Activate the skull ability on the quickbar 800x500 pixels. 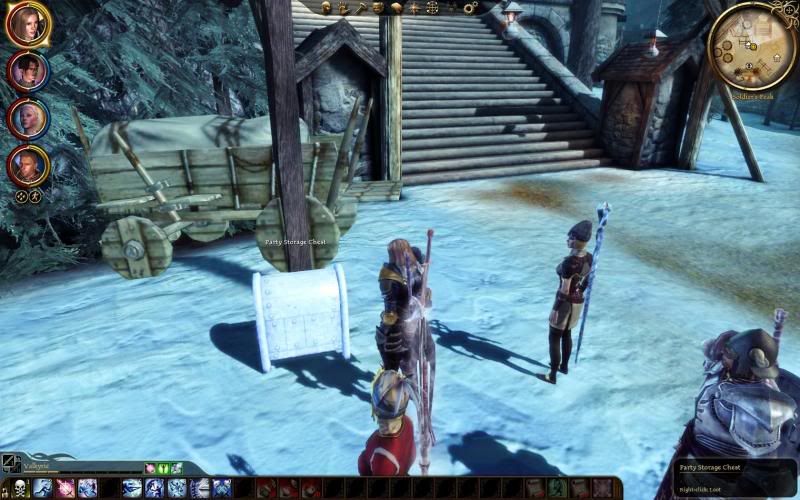coord(18,488)
